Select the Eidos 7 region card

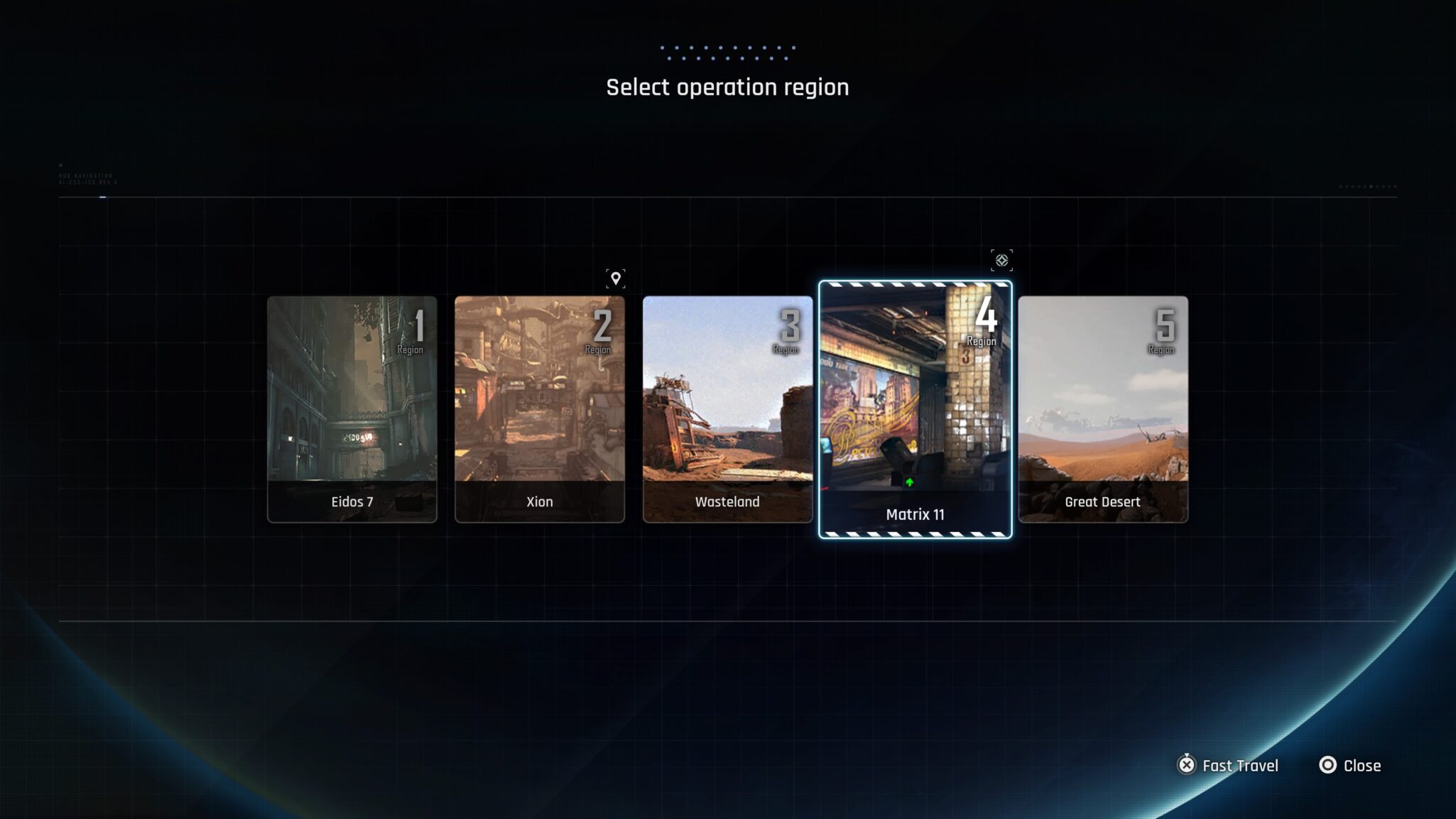click(352, 409)
